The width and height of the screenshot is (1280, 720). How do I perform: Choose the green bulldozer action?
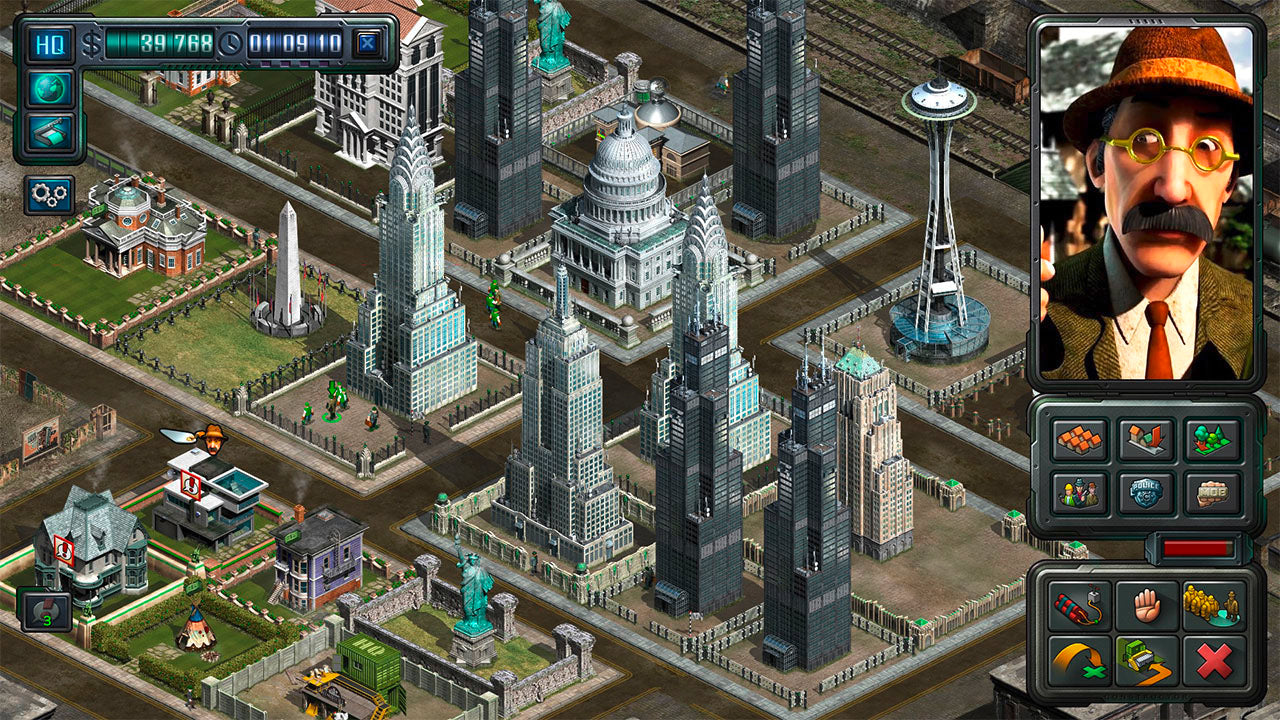point(1147,660)
